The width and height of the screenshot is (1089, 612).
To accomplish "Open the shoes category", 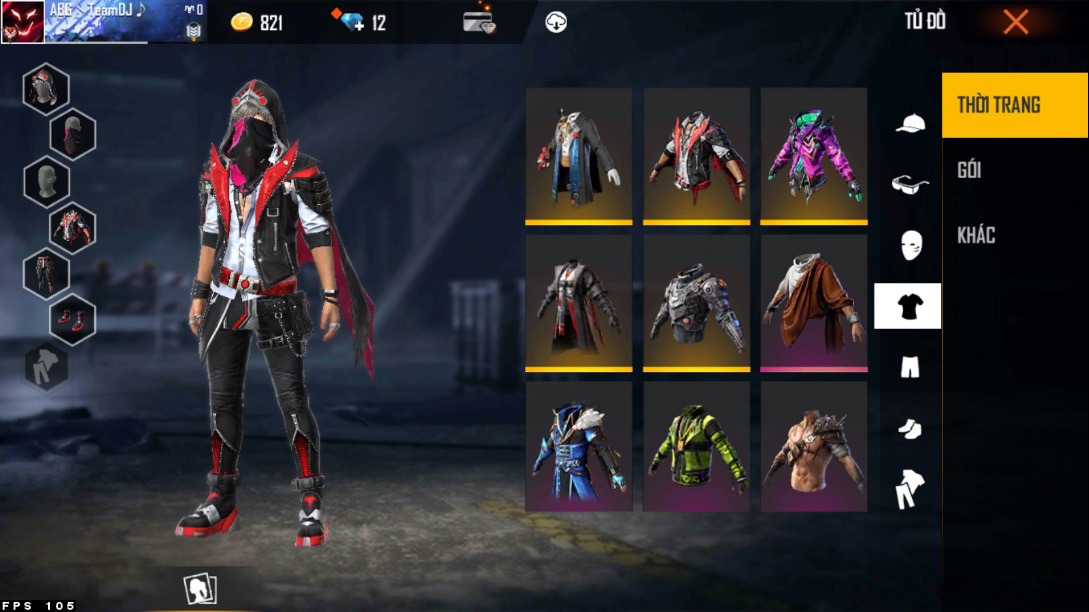I will click(x=909, y=428).
